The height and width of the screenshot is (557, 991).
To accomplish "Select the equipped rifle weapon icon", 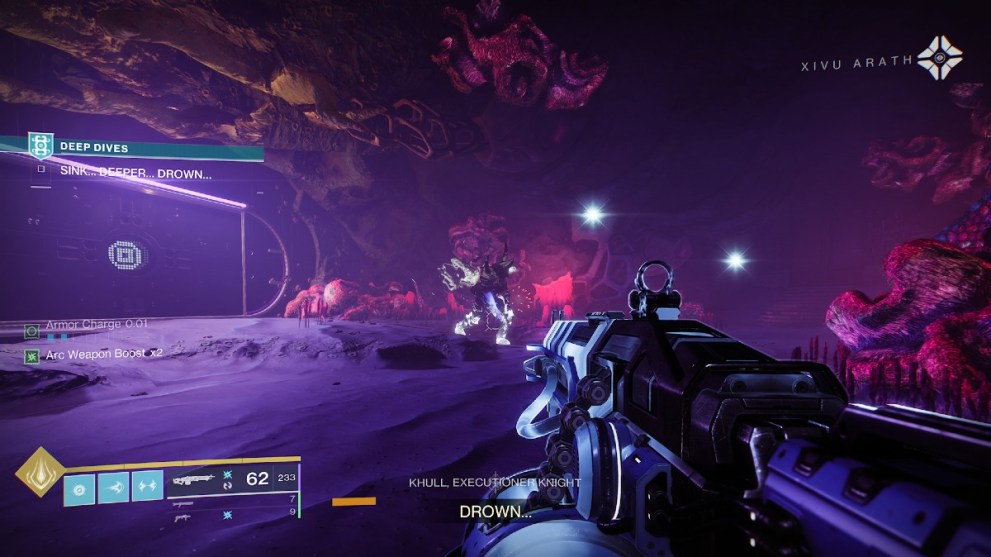I will click(x=192, y=480).
